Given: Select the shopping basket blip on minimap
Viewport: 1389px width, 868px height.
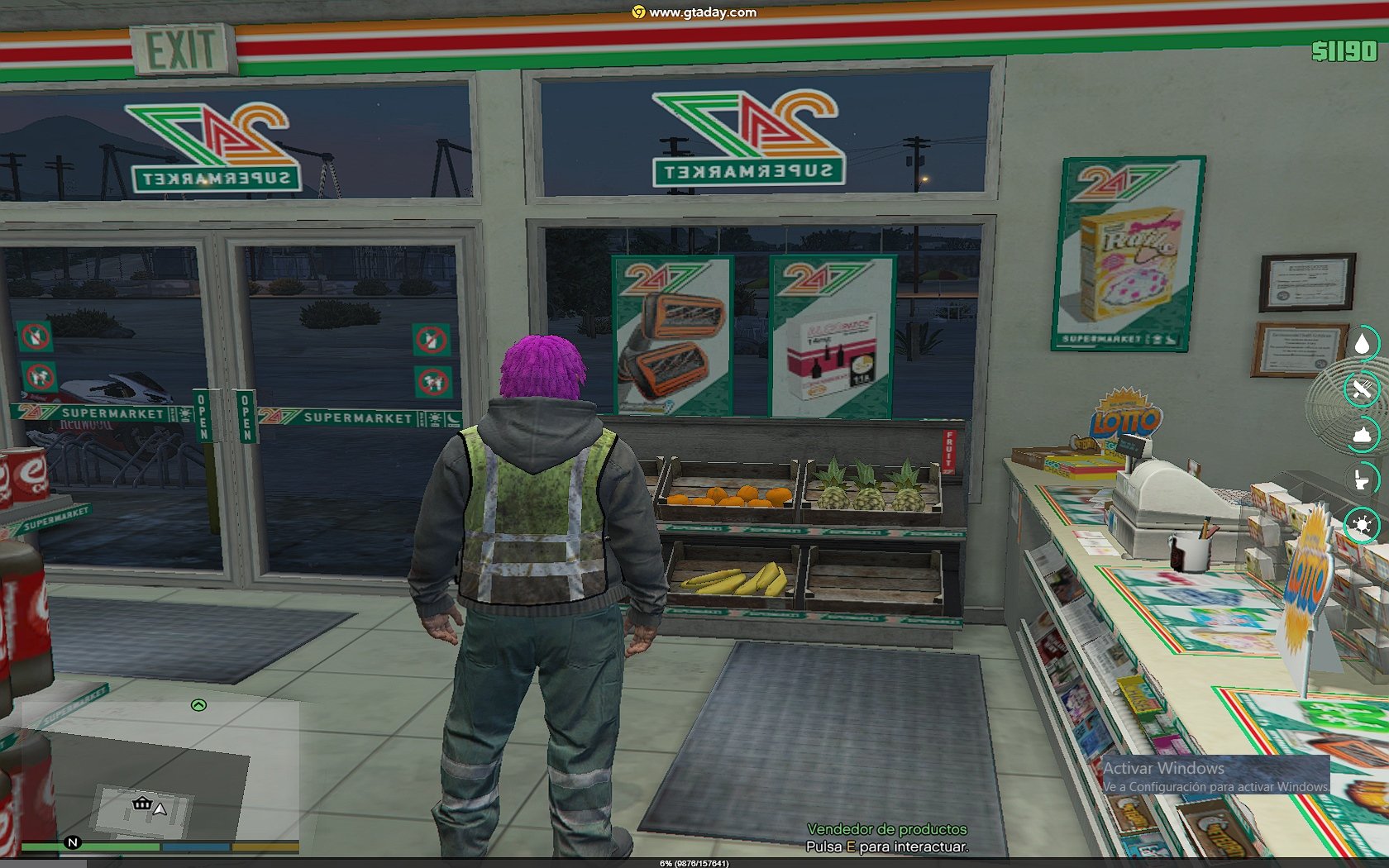Looking at the screenshot, I should pos(142,803).
